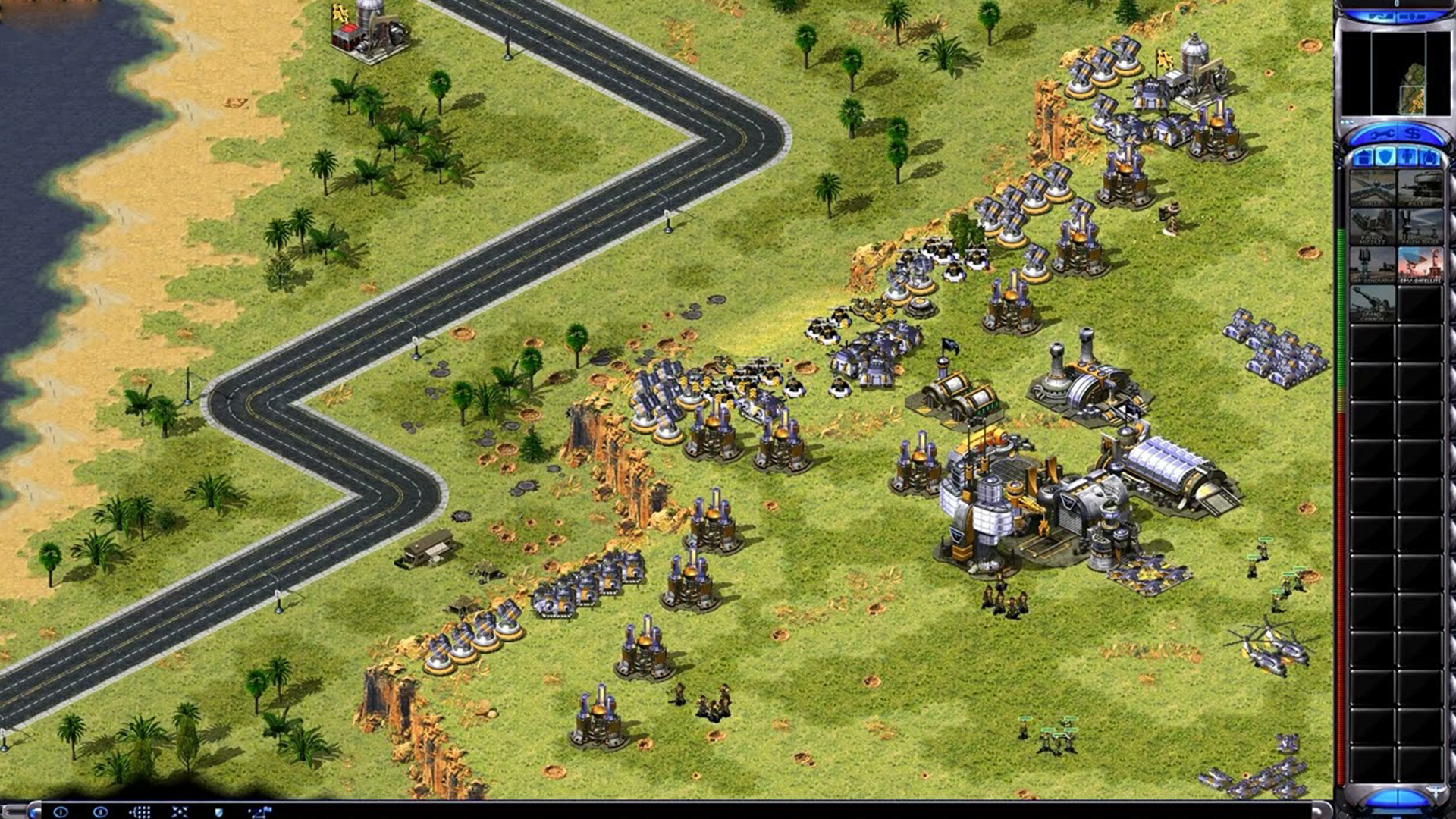
Task: Queue a Grand Cannon in the sidebar
Action: 1373,303
